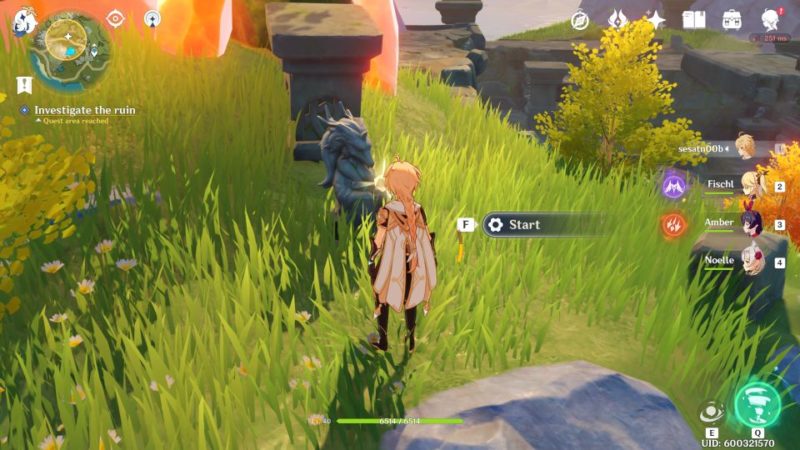Open the Paimon menu

tap(24, 19)
